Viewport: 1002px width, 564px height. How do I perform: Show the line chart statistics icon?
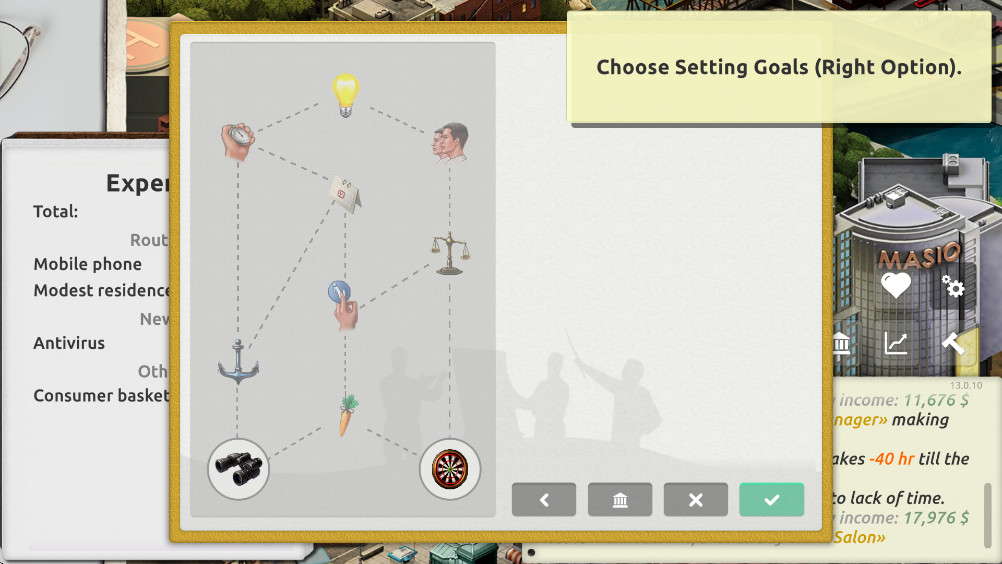tap(896, 344)
